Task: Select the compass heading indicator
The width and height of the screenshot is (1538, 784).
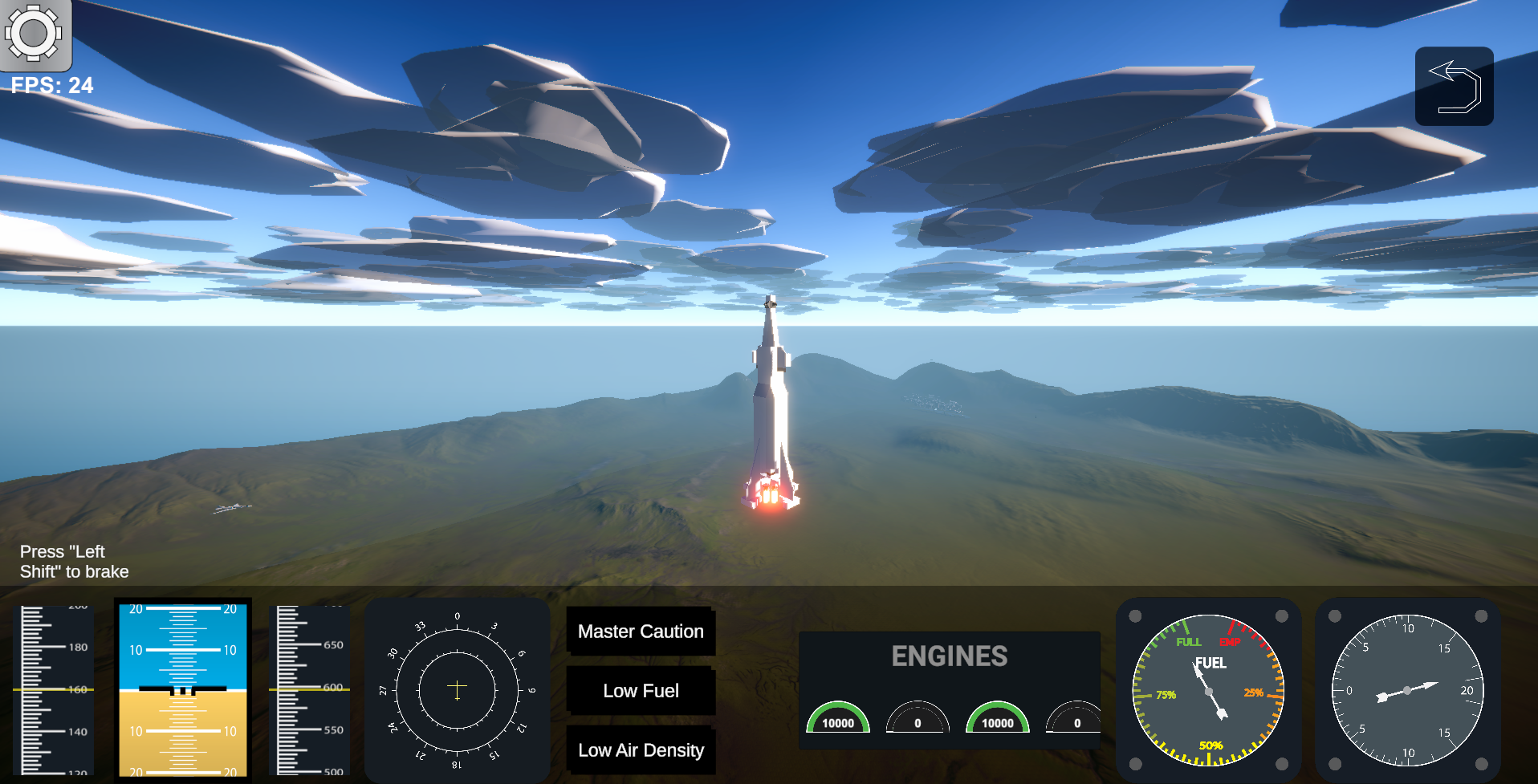Action: coord(457,689)
